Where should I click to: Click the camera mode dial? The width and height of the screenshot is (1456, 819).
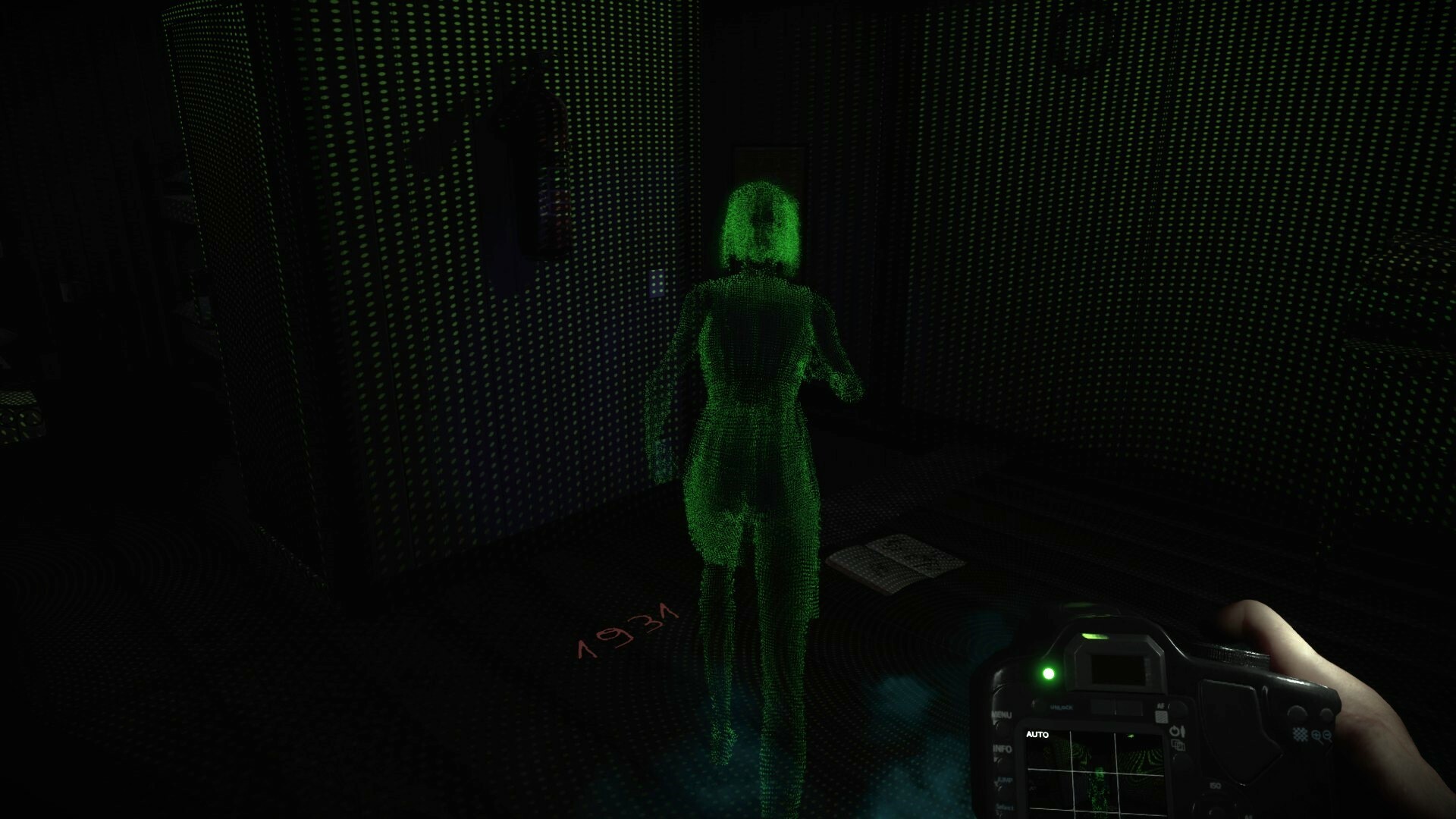pyautogui.click(x=1234, y=654)
